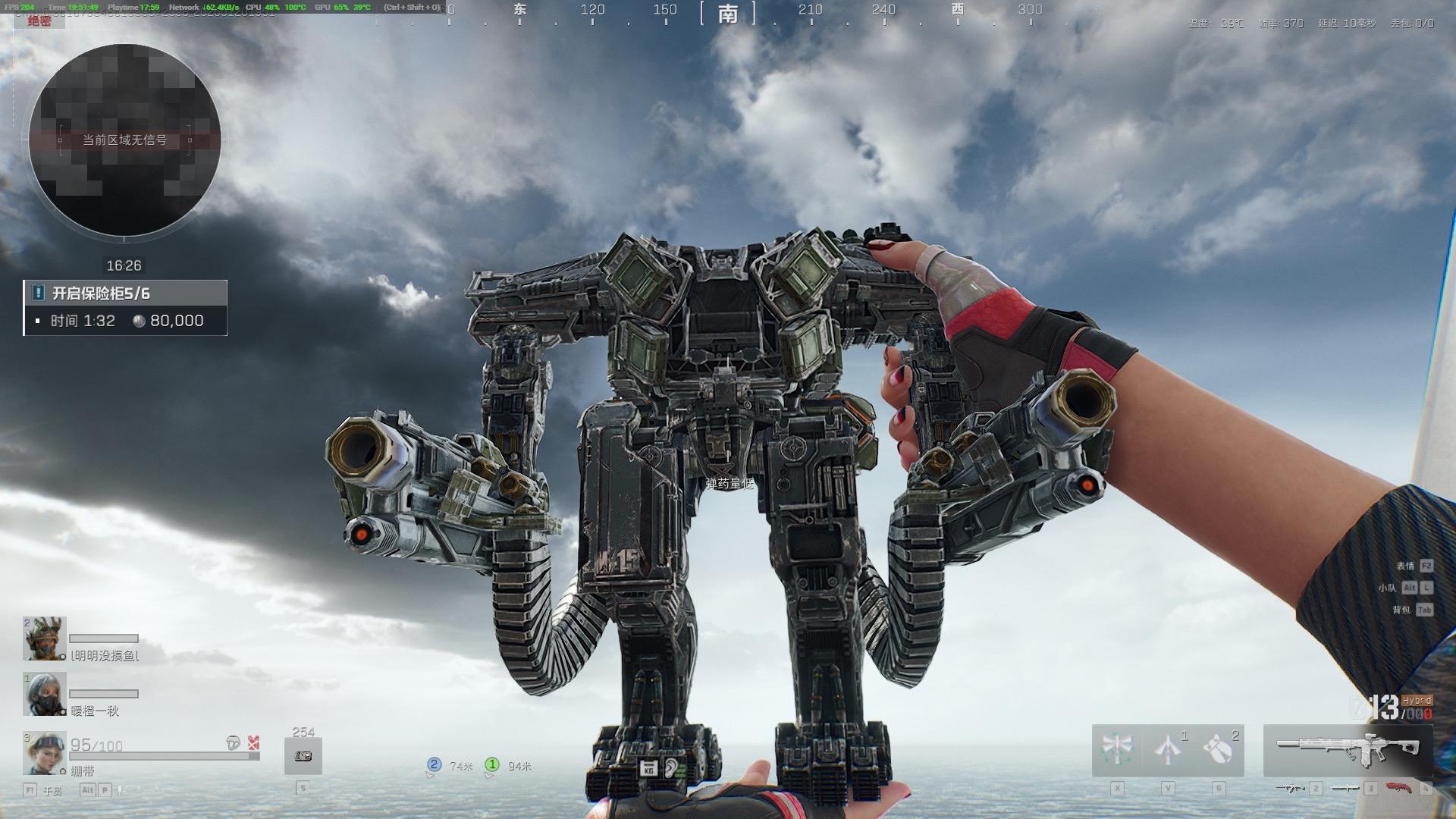Click the green teammate 1 distance marker
This screenshot has height=819, width=1456.
492,765
